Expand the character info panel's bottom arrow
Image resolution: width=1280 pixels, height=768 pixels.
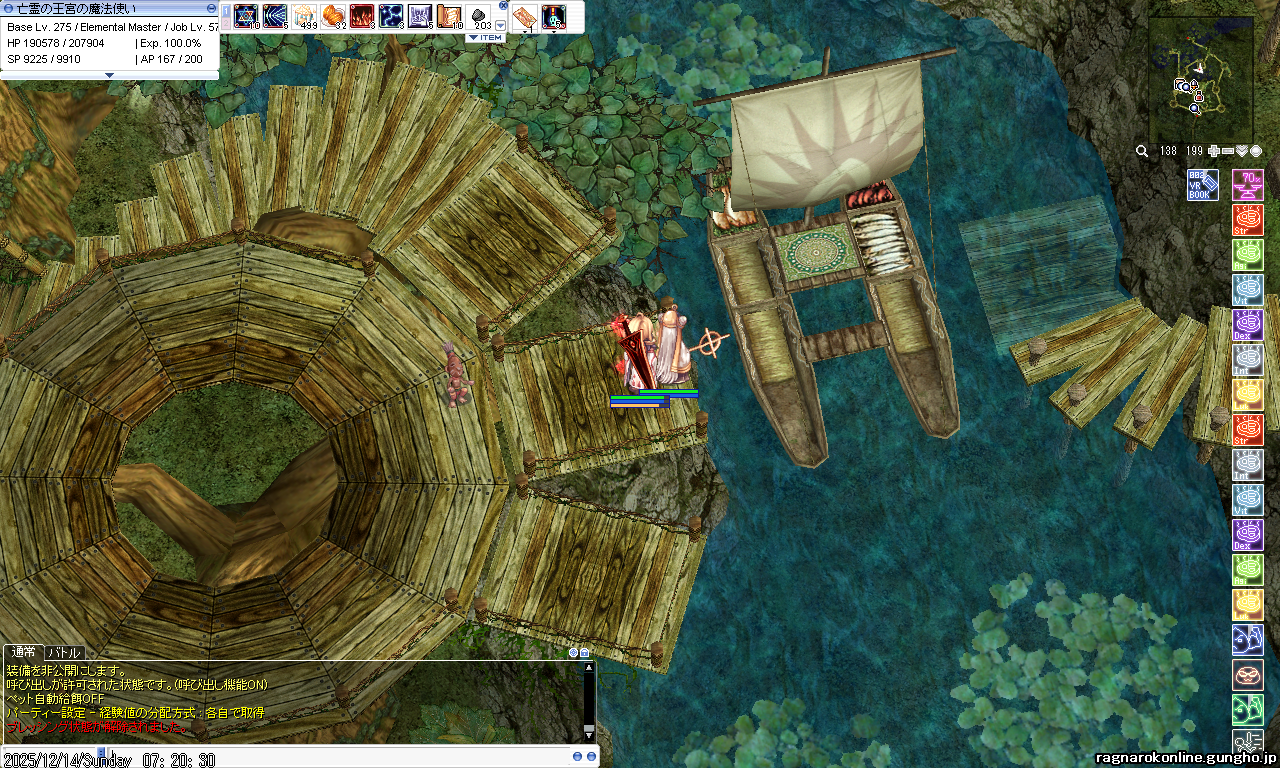click(110, 75)
